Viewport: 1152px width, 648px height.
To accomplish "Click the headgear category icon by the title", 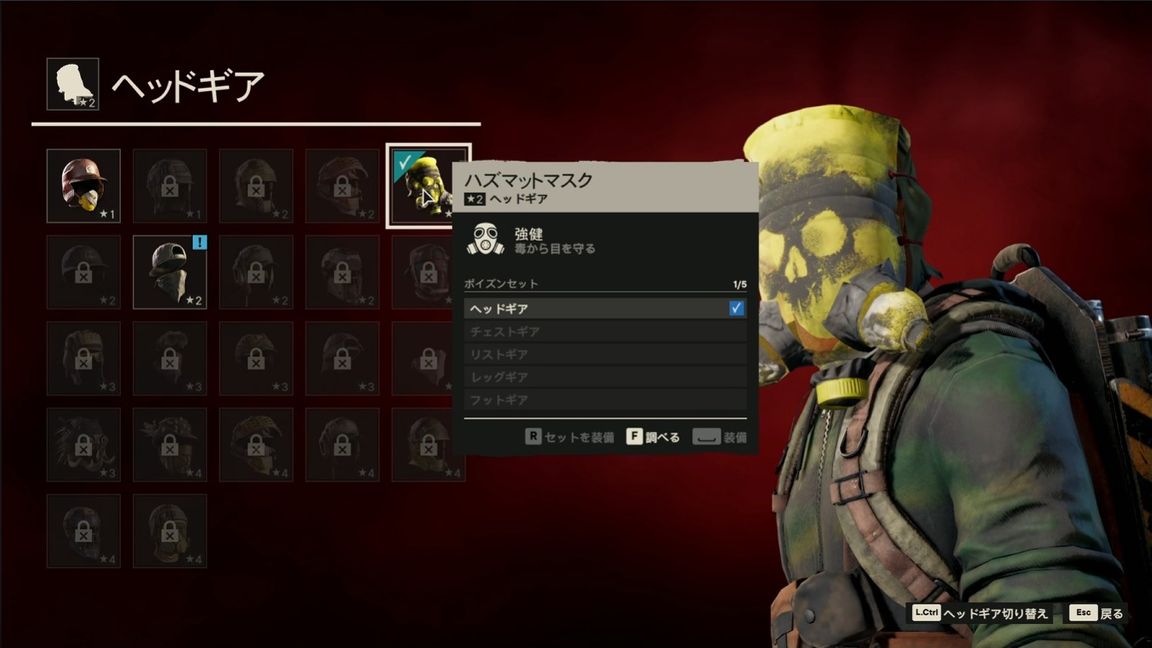I will [73, 84].
